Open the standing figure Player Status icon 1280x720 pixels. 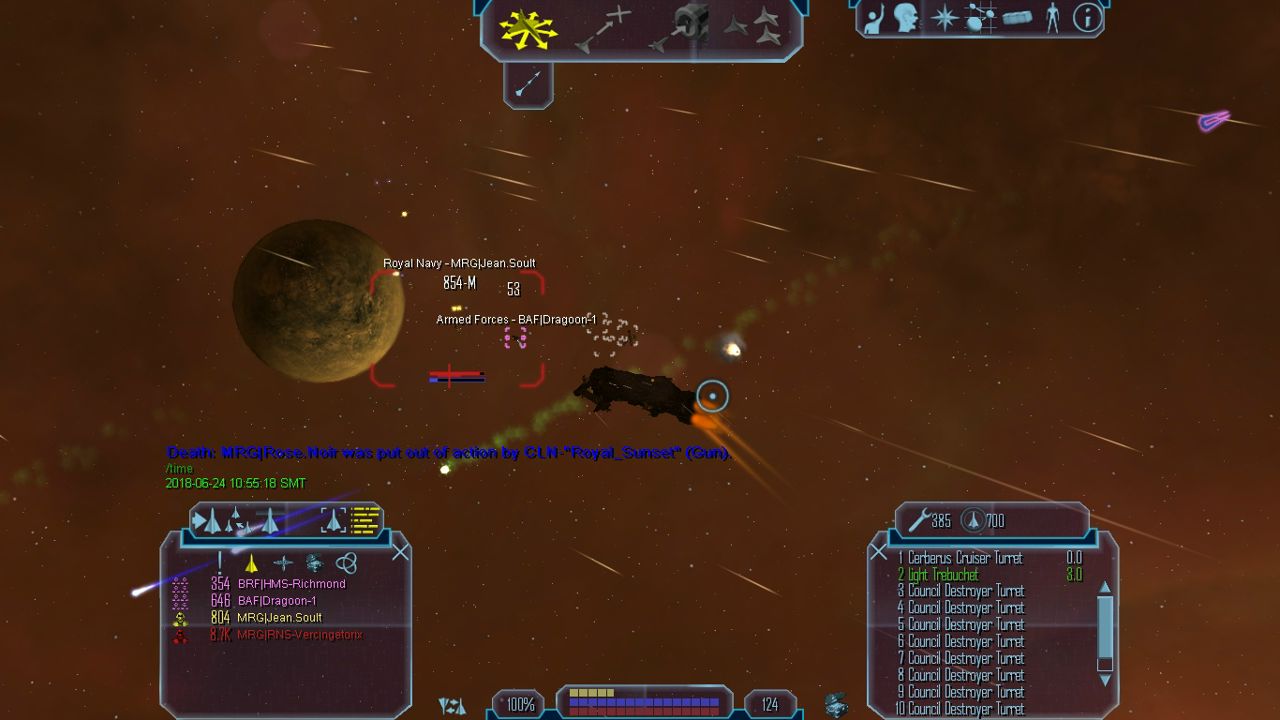click(x=1052, y=18)
